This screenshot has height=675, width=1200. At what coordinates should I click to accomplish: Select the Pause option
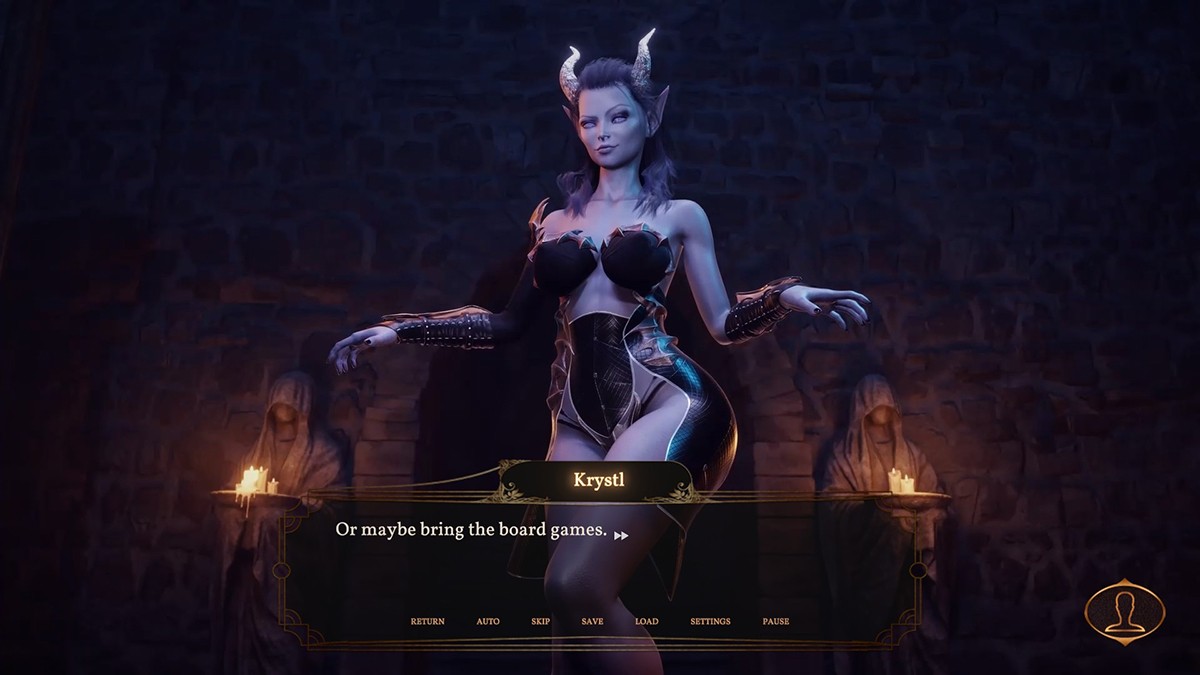pos(775,621)
